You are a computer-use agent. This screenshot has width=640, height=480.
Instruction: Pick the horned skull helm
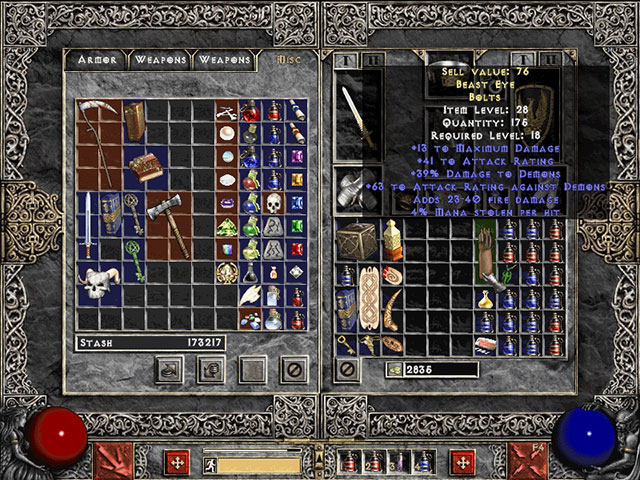(x=99, y=285)
